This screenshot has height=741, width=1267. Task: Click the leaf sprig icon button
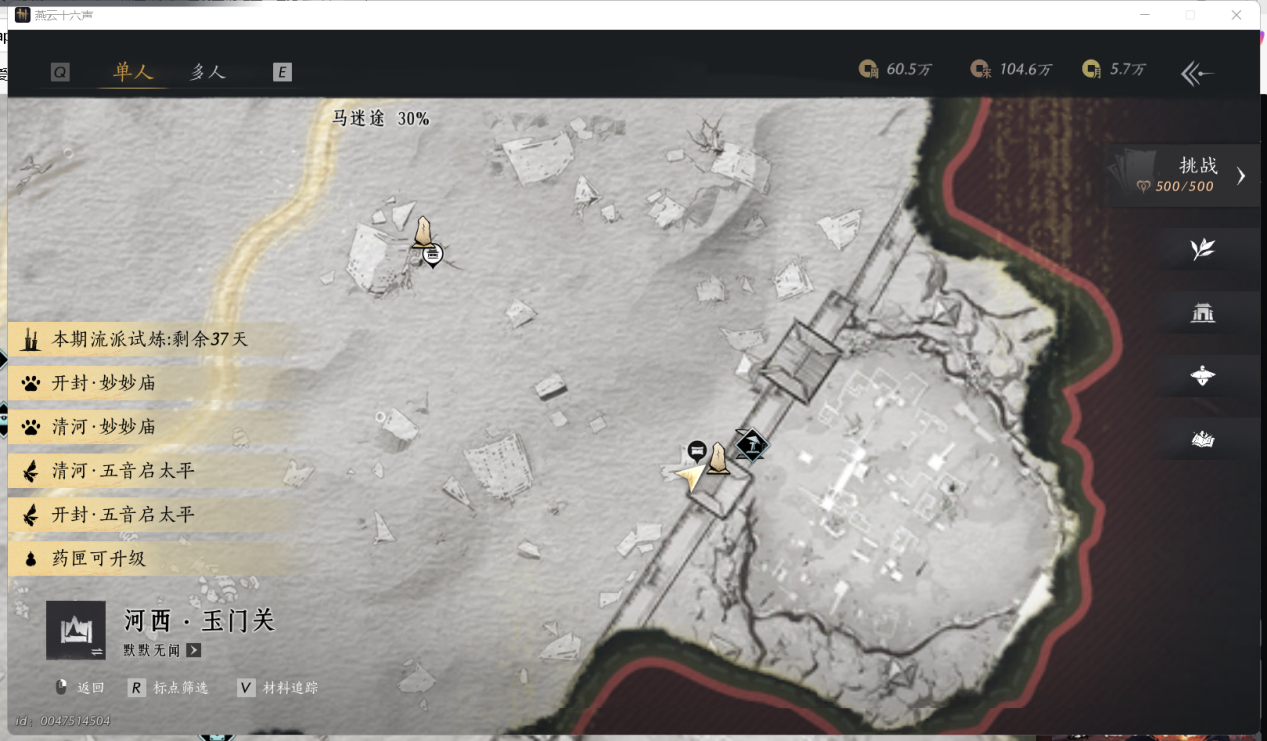pyautogui.click(x=1202, y=249)
